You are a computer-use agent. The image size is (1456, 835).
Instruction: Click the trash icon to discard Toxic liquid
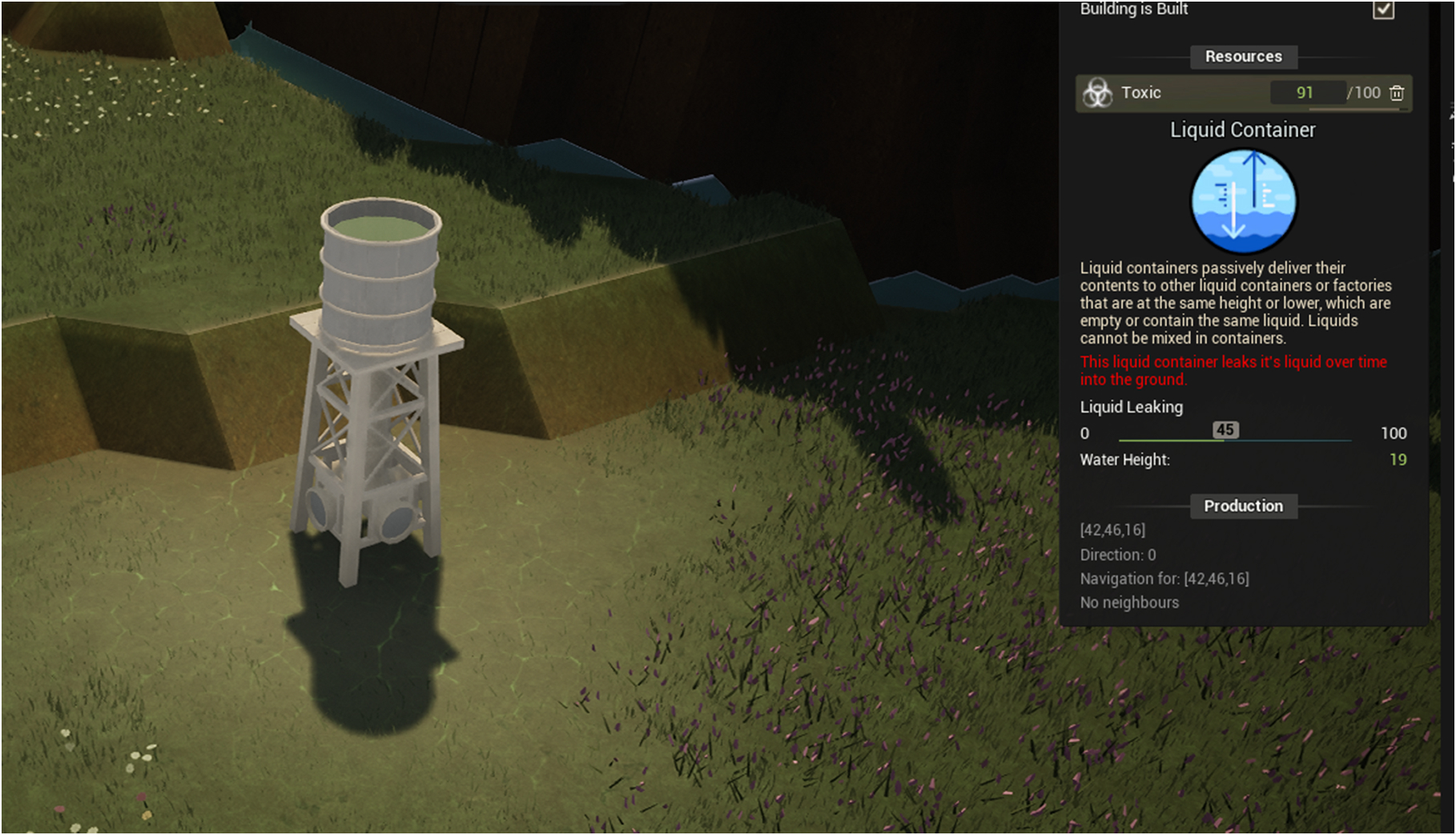(1398, 93)
